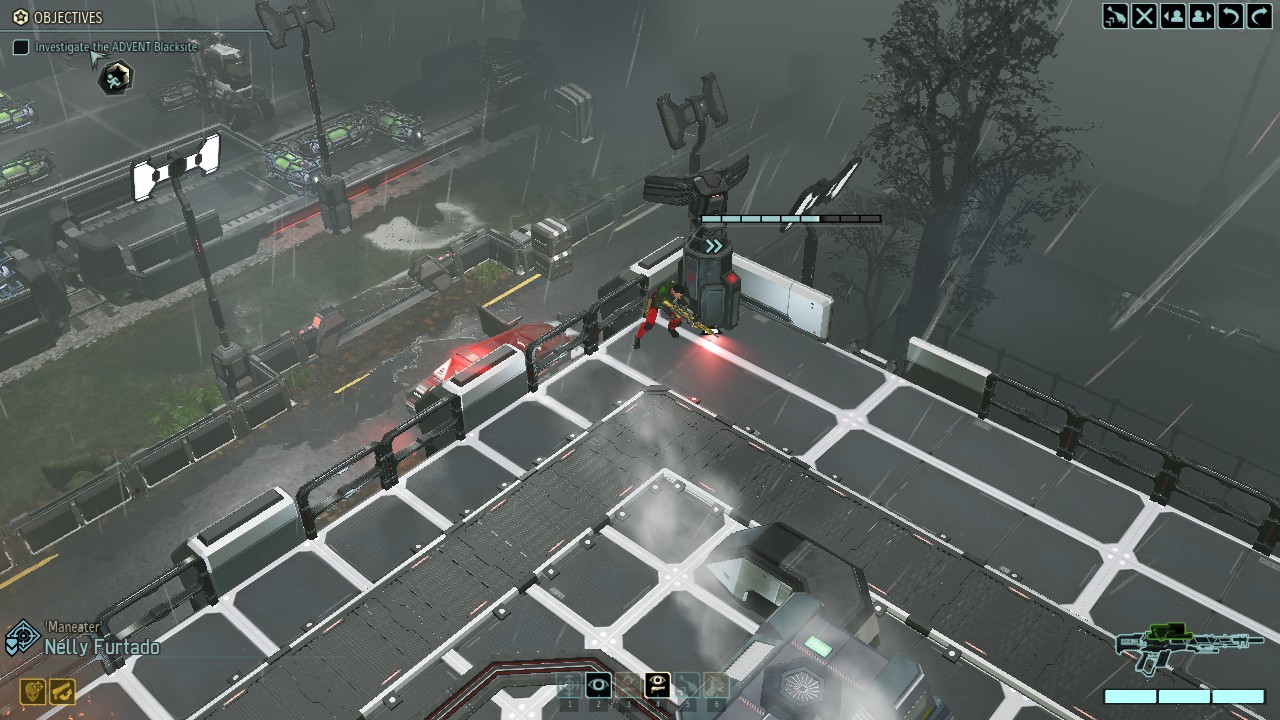Click the gold pistol perk icon
Screen dimensions: 1280x720
click(x=63, y=691)
